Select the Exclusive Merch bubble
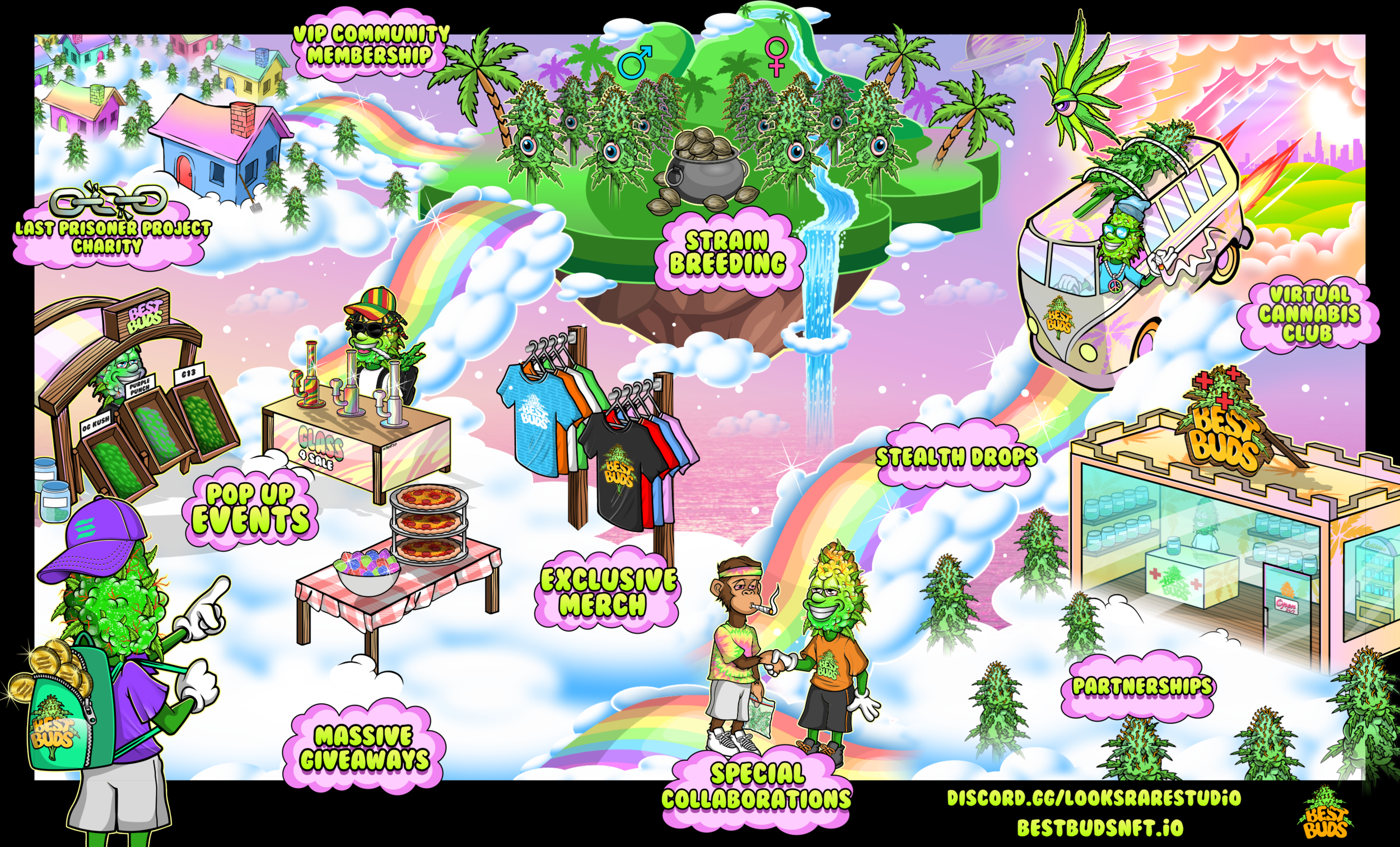The width and height of the screenshot is (1400, 847). tap(608, 592)
